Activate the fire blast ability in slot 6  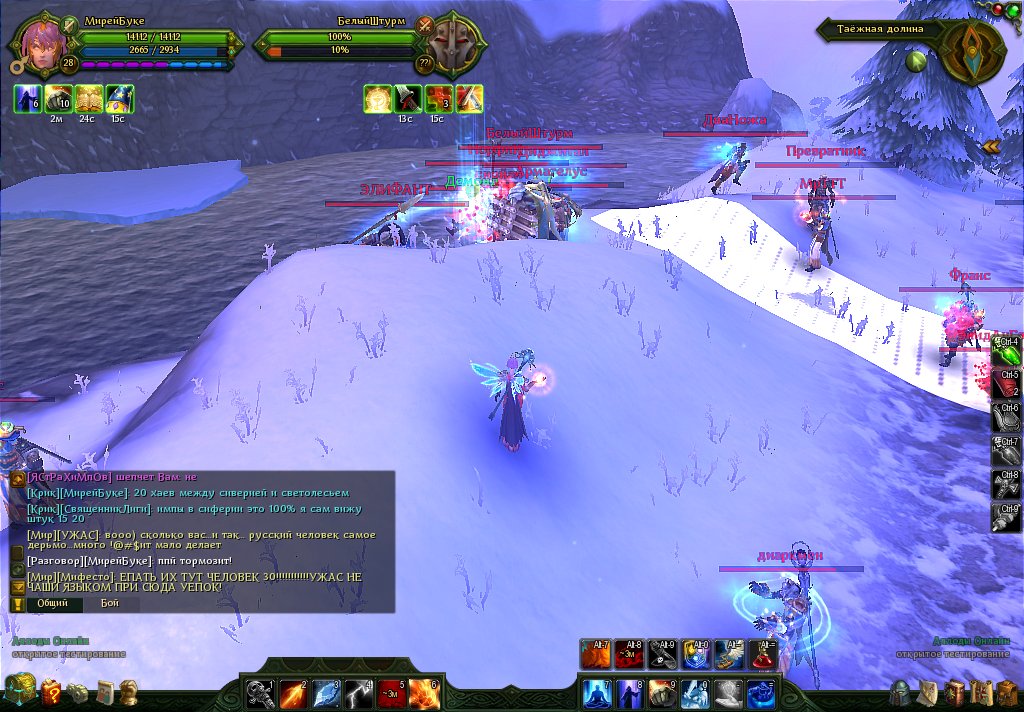[424, 693]
